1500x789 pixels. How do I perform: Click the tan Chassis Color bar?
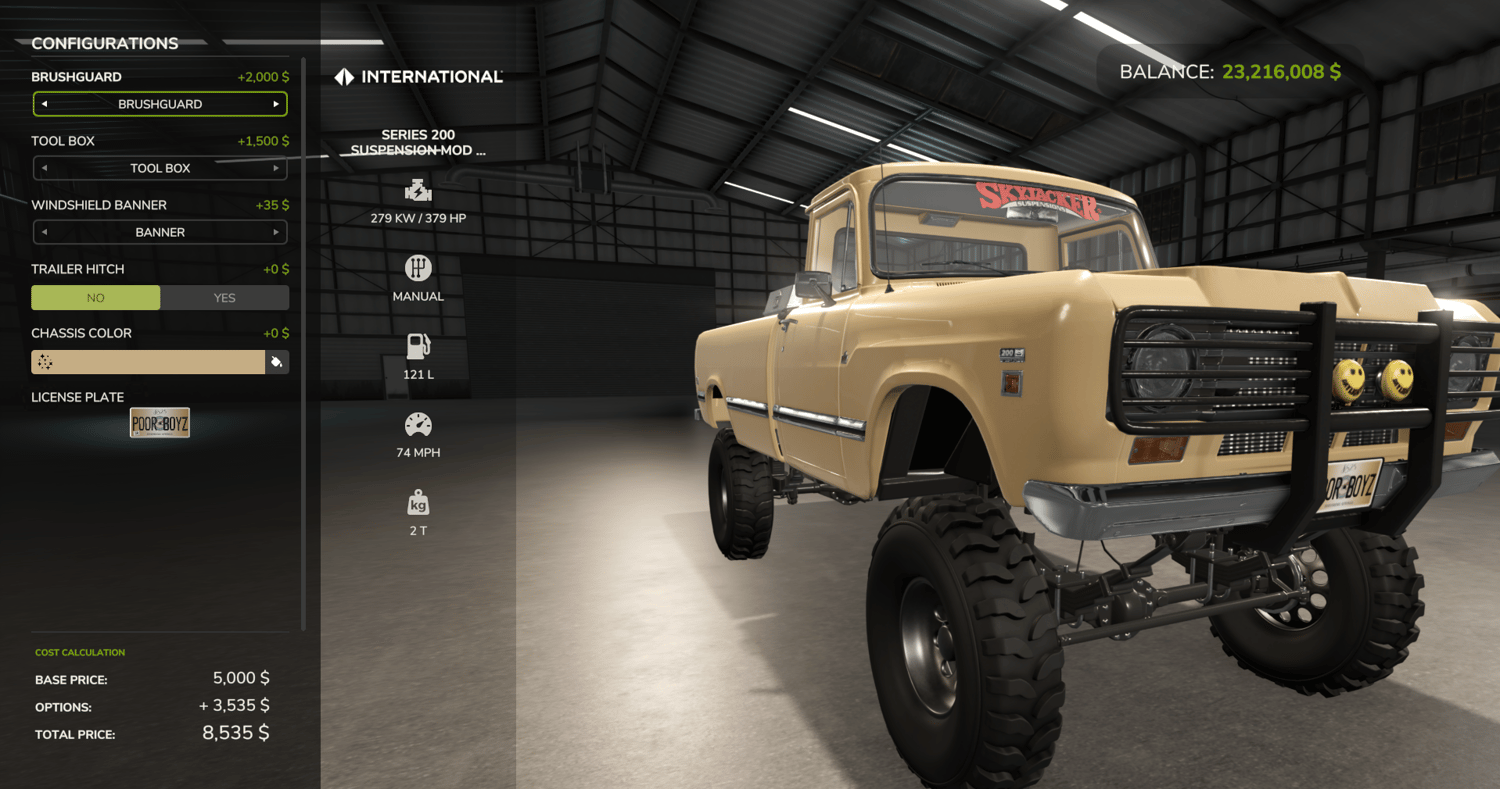pos(148,362)
